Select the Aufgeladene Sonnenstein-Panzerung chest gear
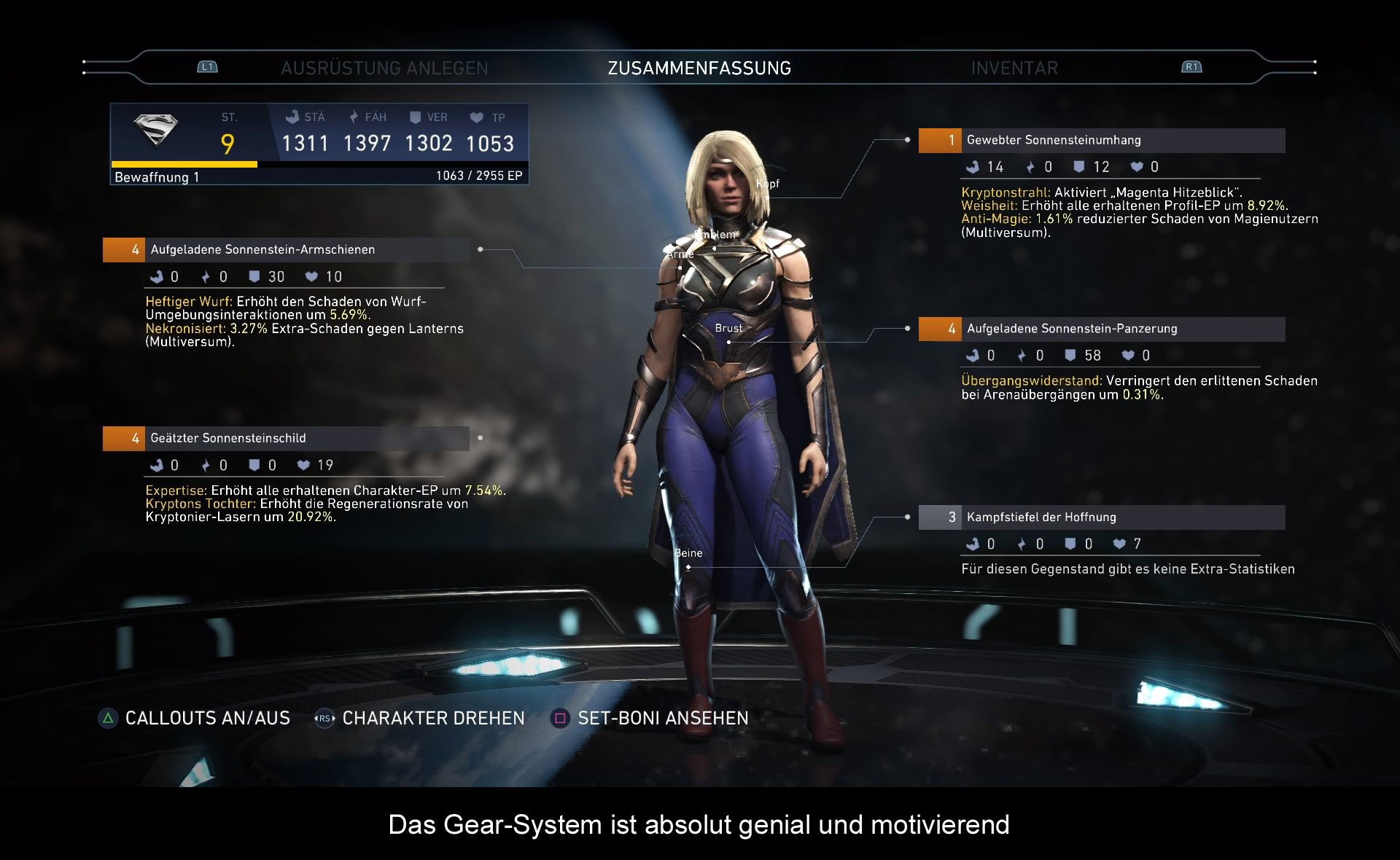The image size is (1400, 860). [x=1101, y=329]
